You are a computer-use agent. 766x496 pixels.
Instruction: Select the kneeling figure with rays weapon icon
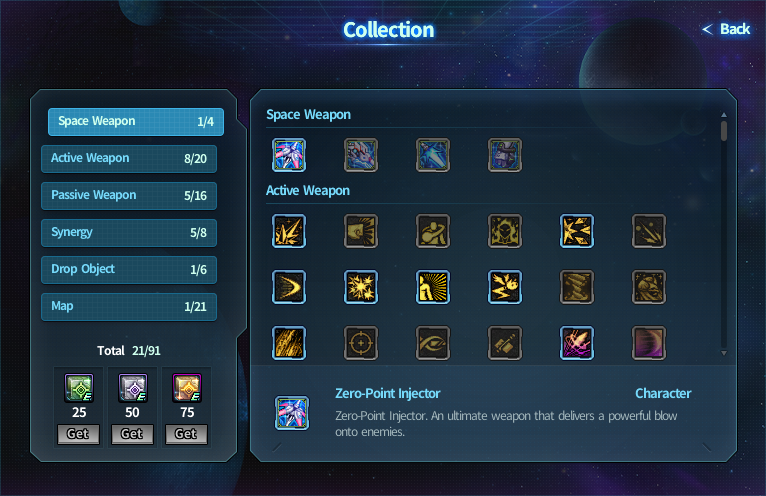pos(433,287)
